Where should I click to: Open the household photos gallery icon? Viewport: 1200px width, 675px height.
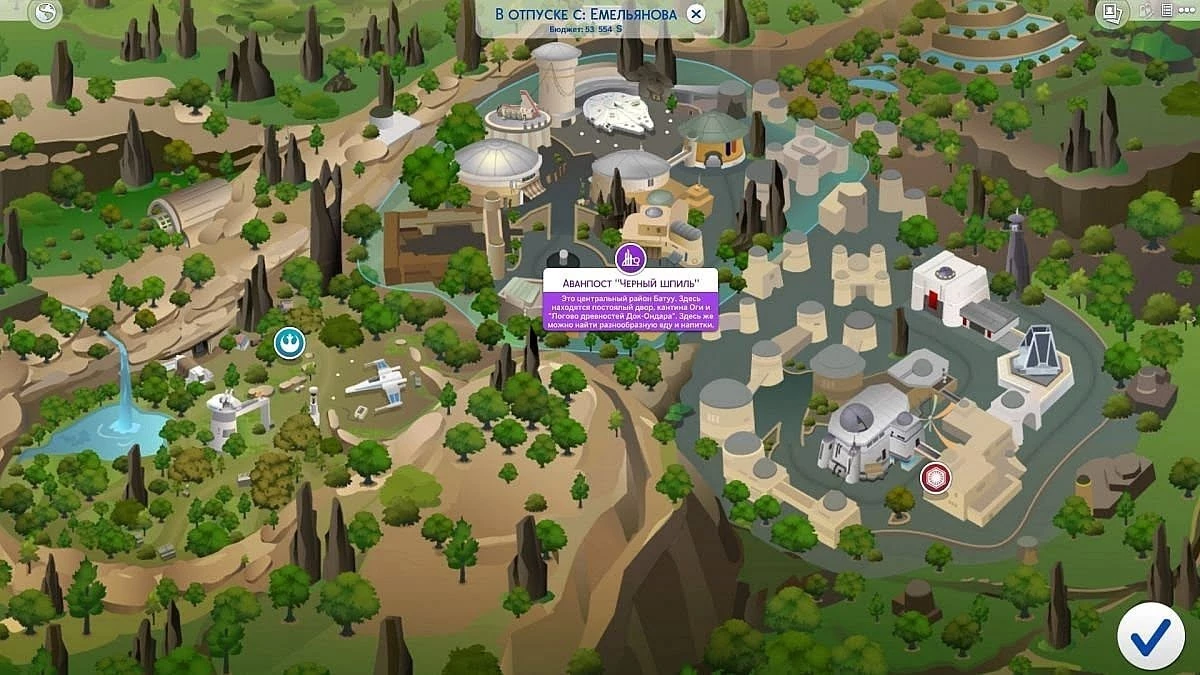(1111, 13)
